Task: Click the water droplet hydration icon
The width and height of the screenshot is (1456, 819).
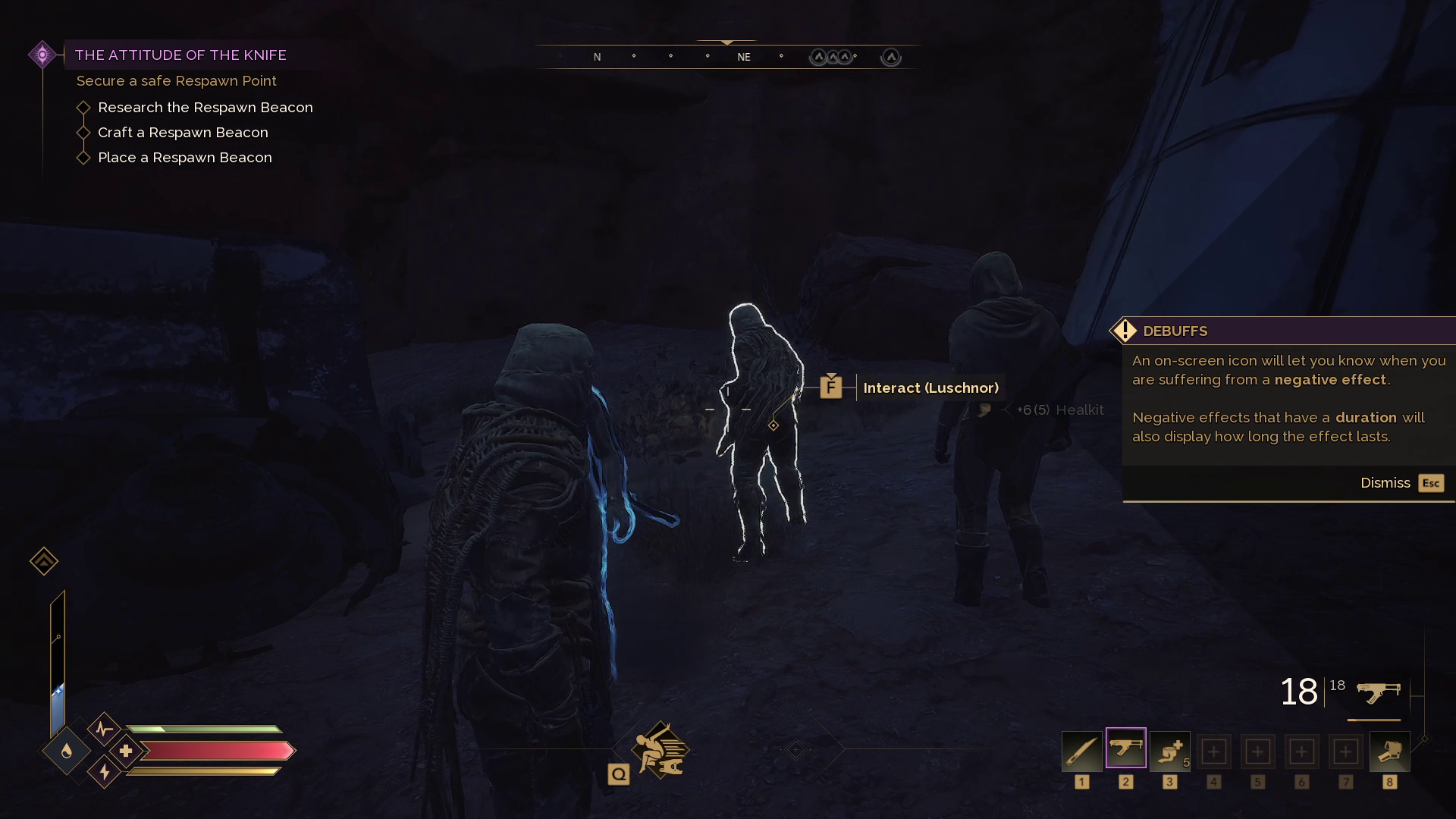Action: 67,751
